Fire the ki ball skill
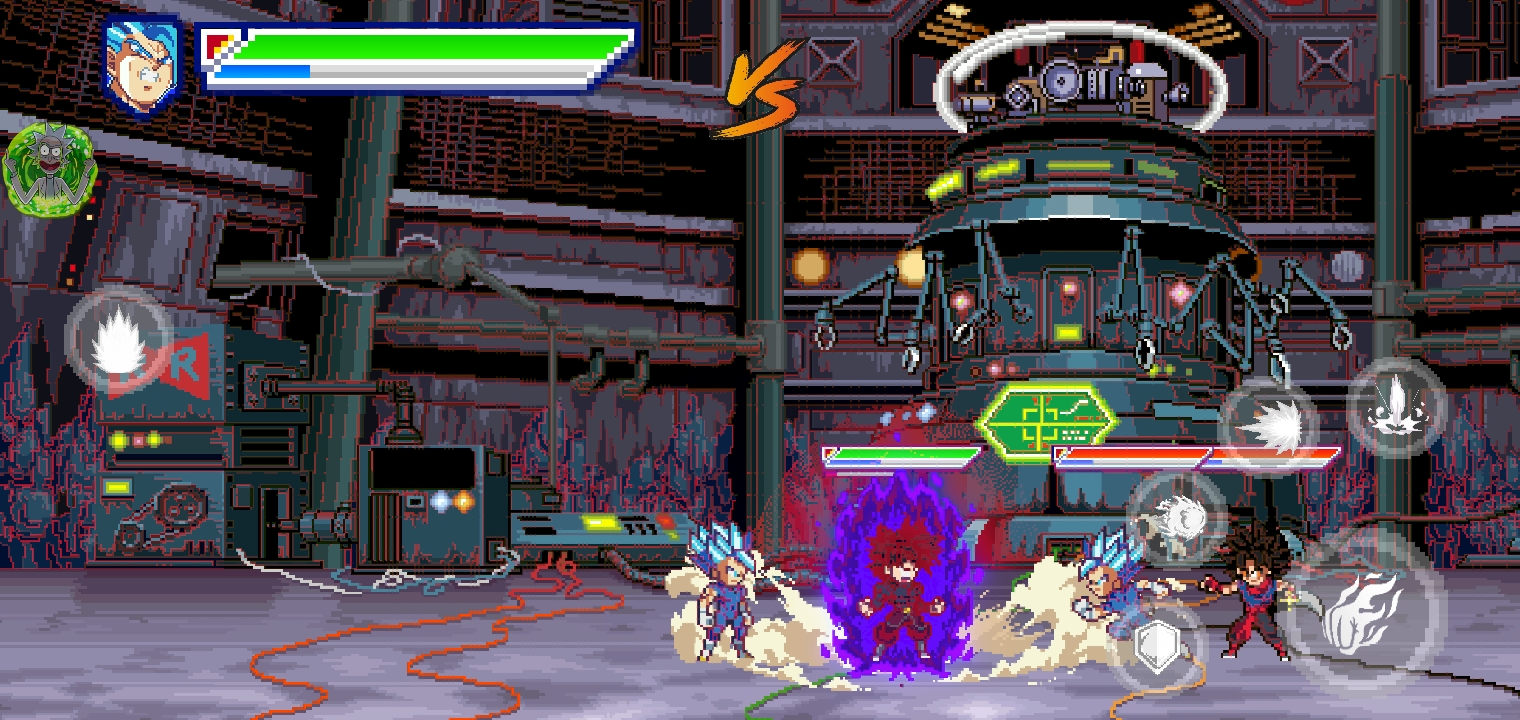 pos(1177,518)
